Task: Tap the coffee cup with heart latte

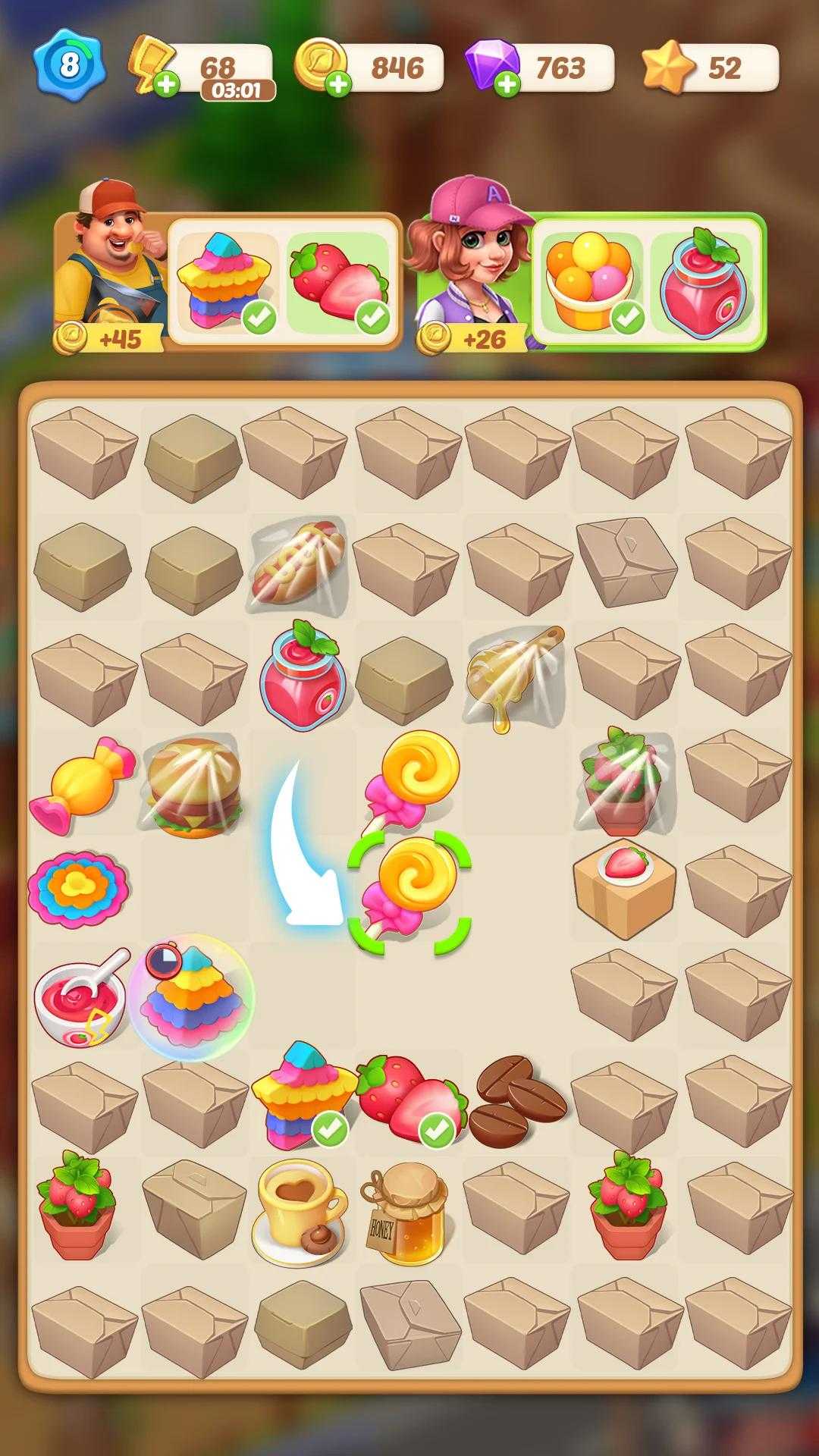Action: 300,1212
